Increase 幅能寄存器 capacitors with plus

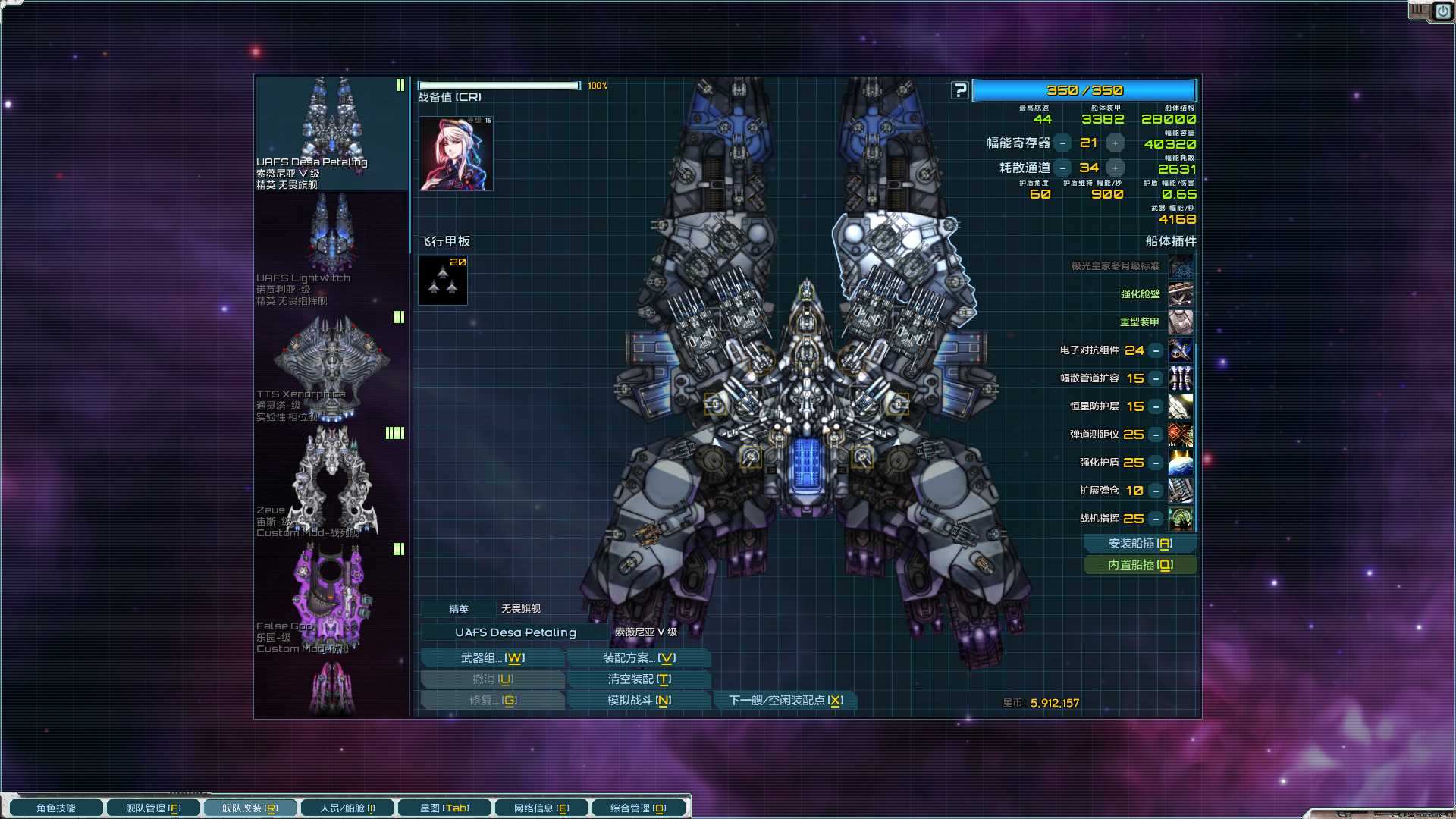pos(1115,143)
